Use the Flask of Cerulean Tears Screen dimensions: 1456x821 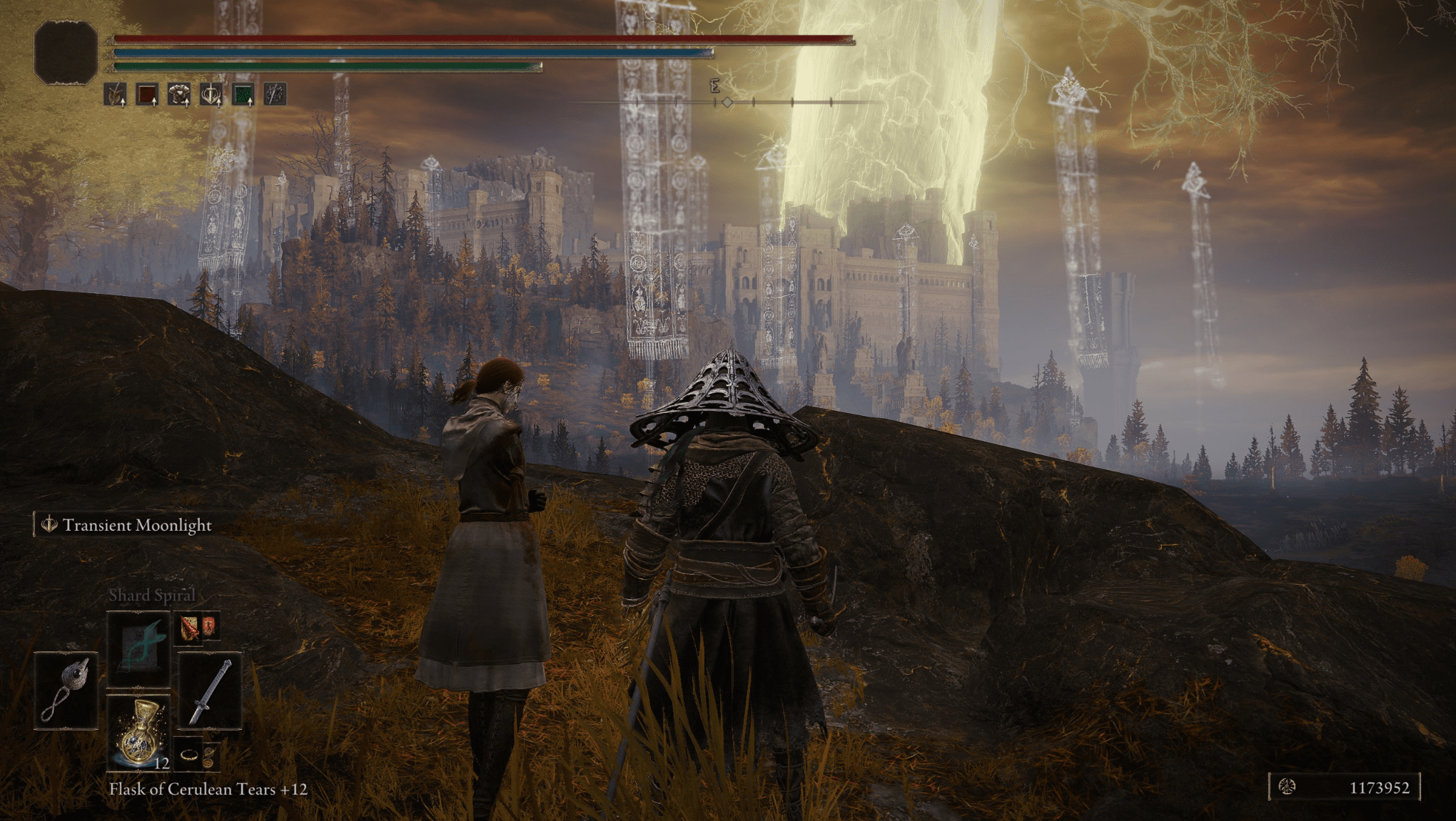coord(139,732)
